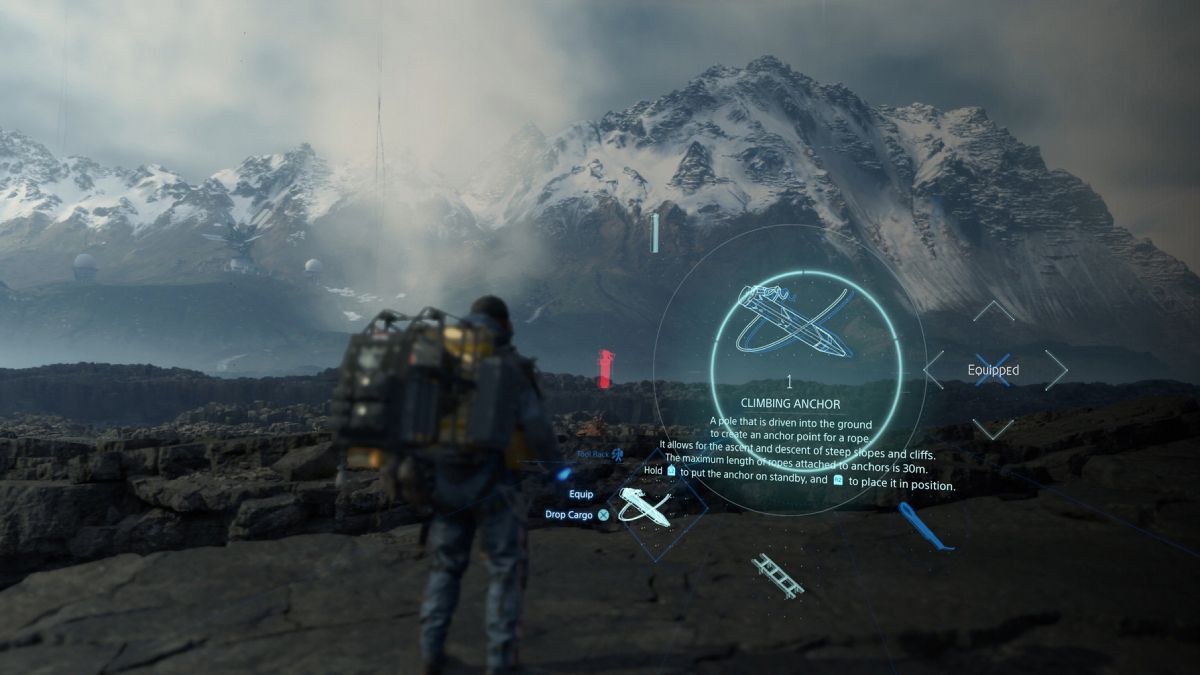Screen dimensions: 1200x675
Task: Click the right arrow beside Equipped
Action: tap(1056, 370)
